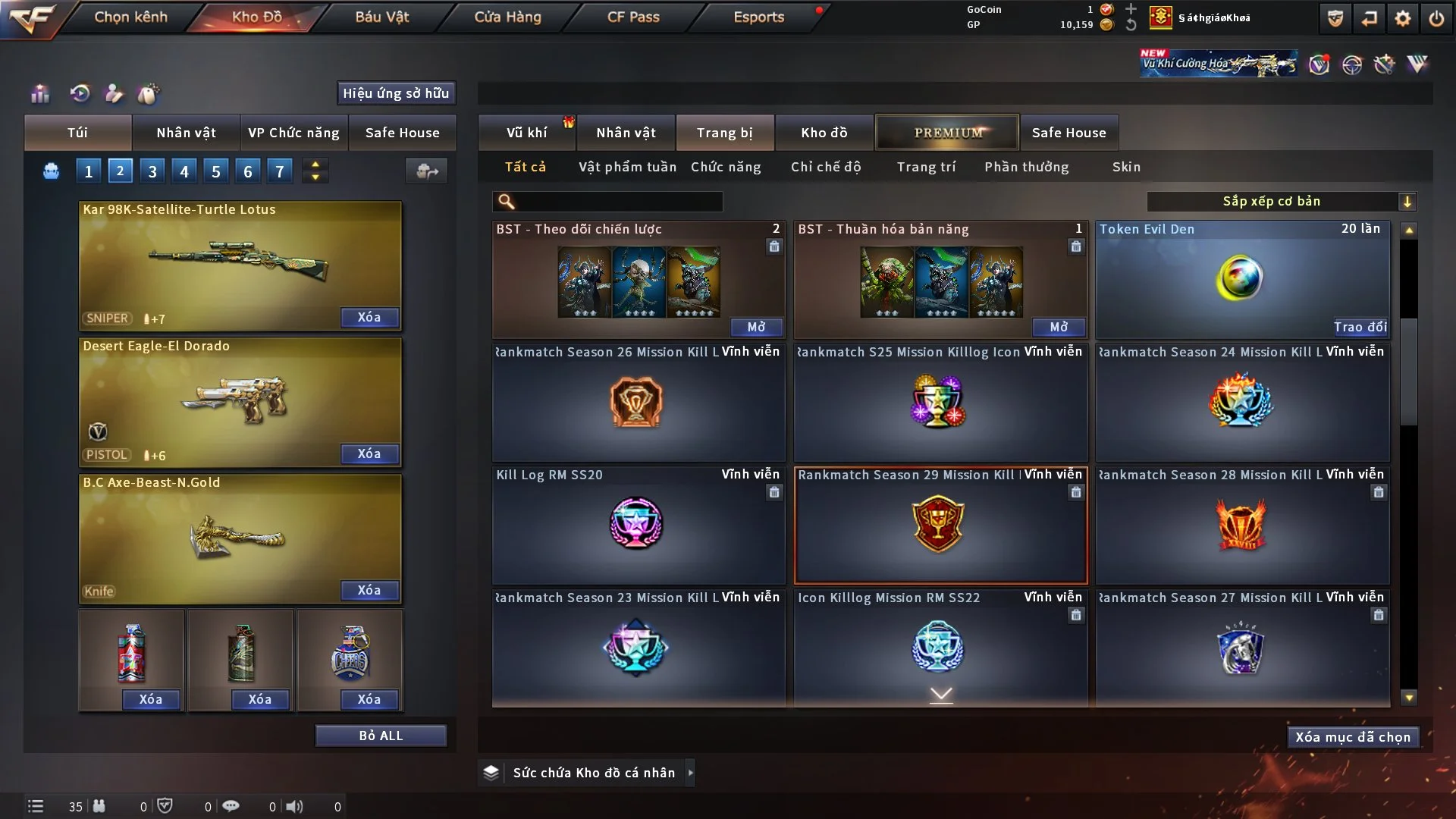Screen dimensions: 1456x819
Task: Exchange the Token Evil Den with Trao đổi
Action: click(x=1360, y=327)
